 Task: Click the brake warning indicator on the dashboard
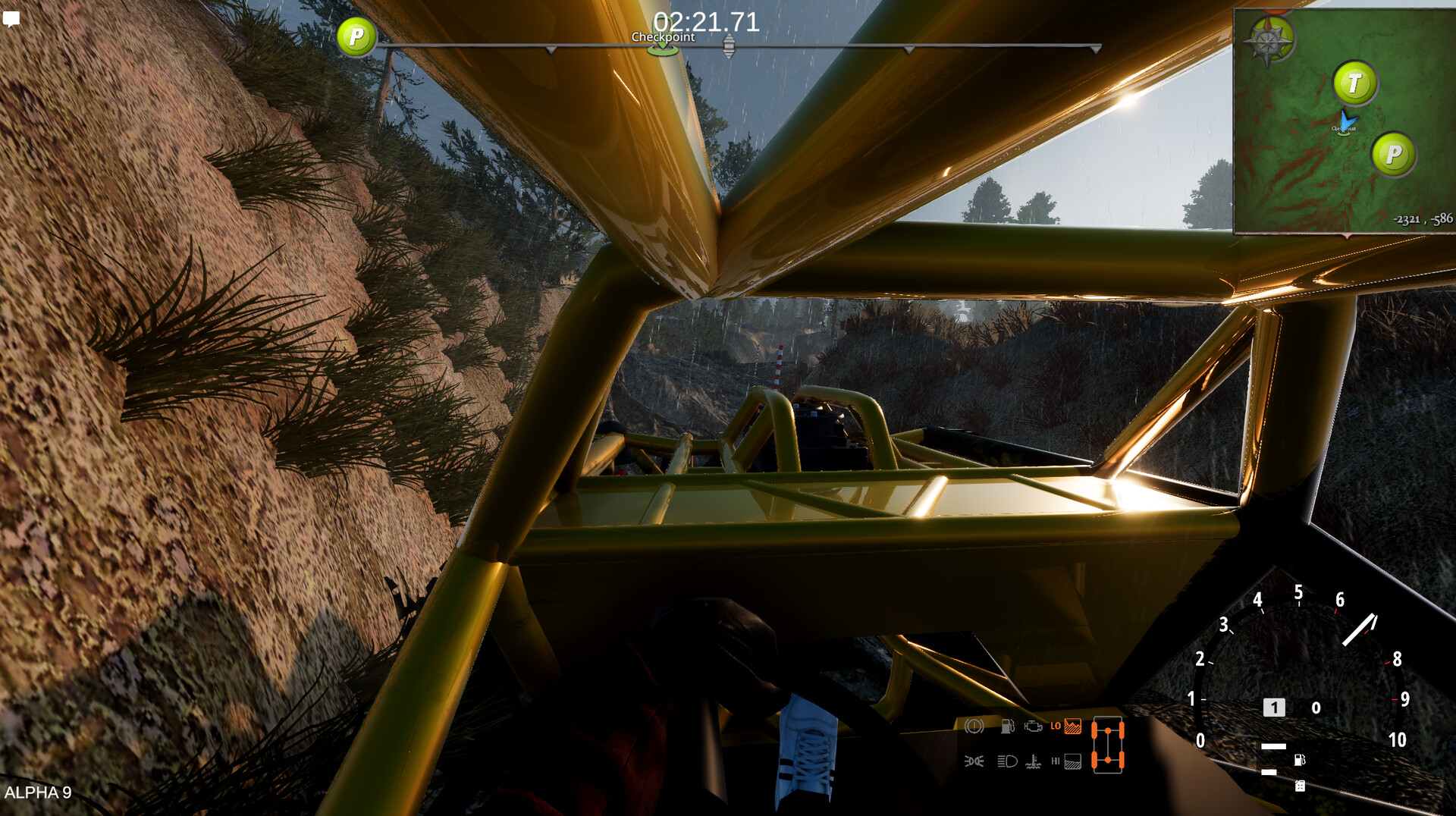click(x=974, y=727)
